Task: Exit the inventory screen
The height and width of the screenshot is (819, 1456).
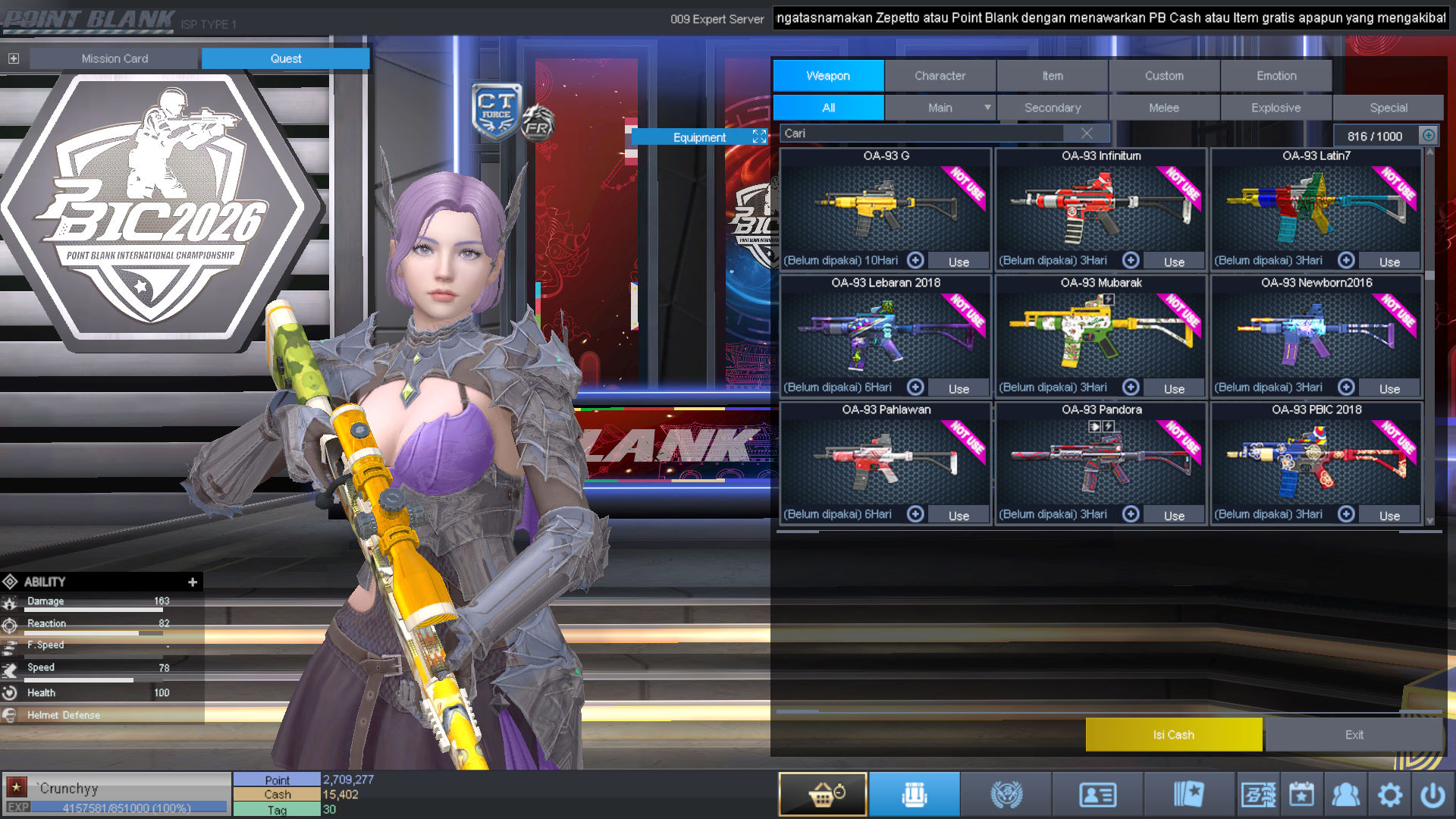Action: (1354, 735)
